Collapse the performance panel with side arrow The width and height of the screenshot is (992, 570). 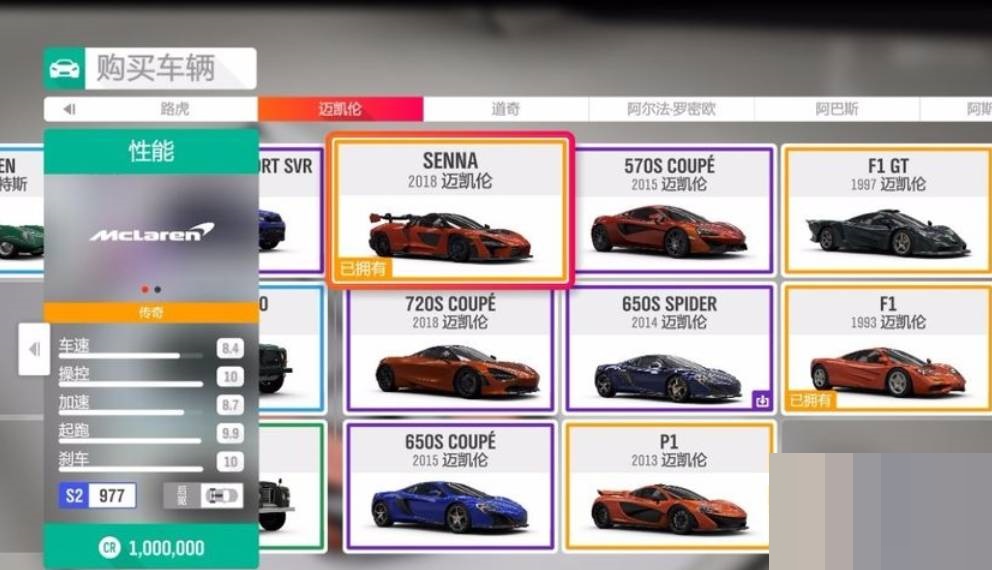(34, 349)
